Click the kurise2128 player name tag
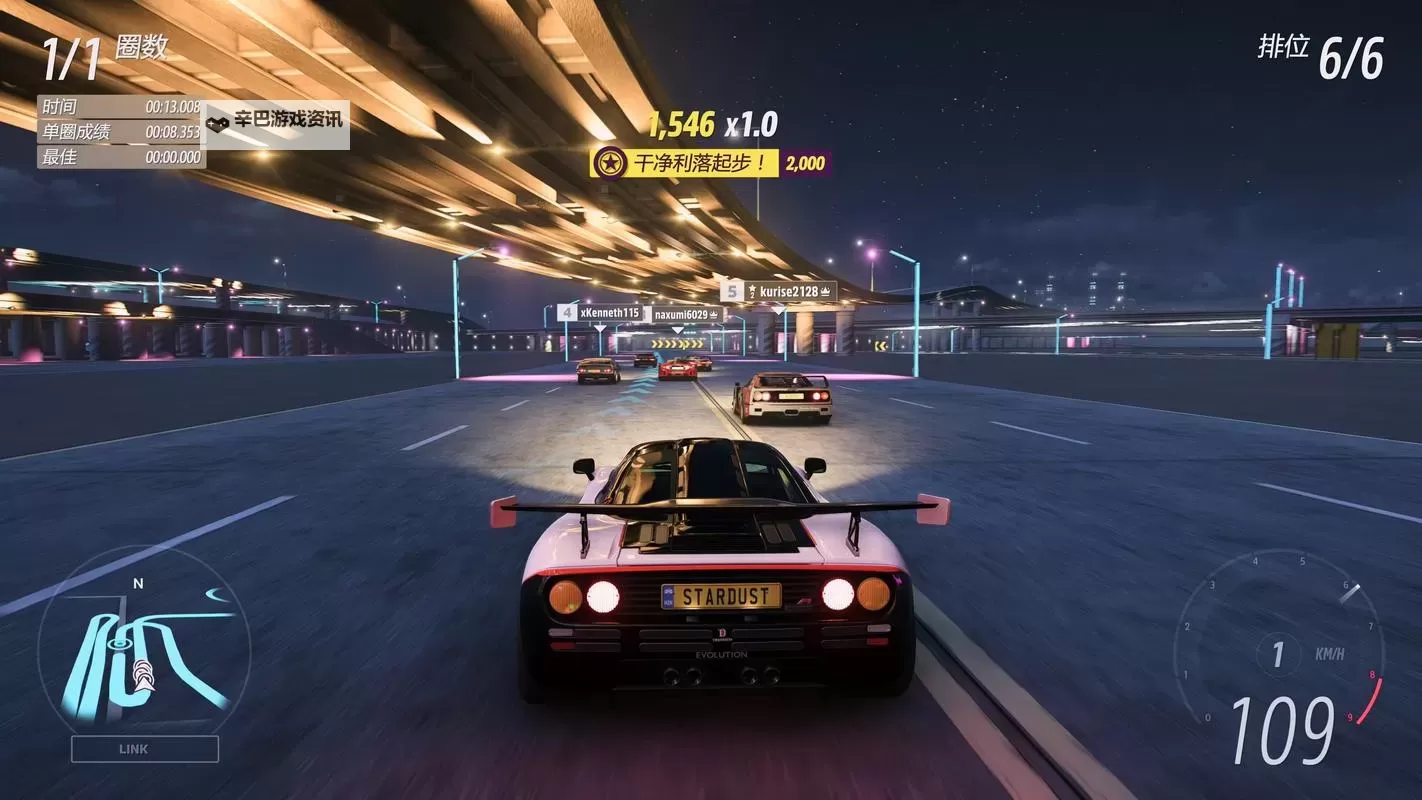This screenshot has width=1422, height=800. click(x=788, y=291)
